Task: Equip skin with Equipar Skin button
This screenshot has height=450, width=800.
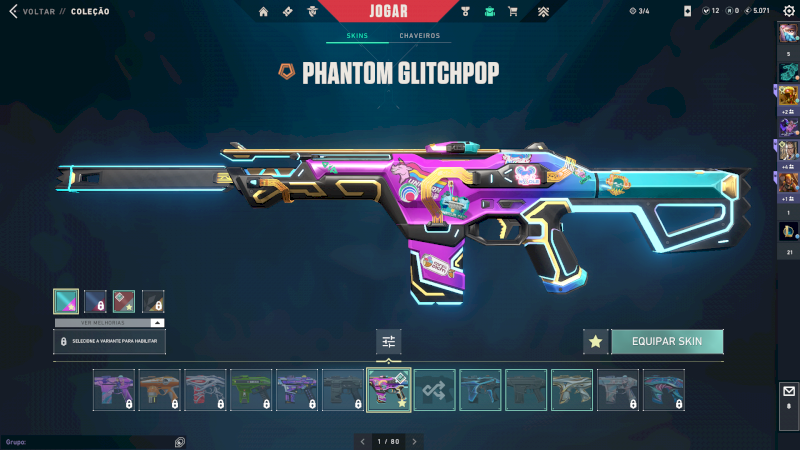Action: [666, 342]
